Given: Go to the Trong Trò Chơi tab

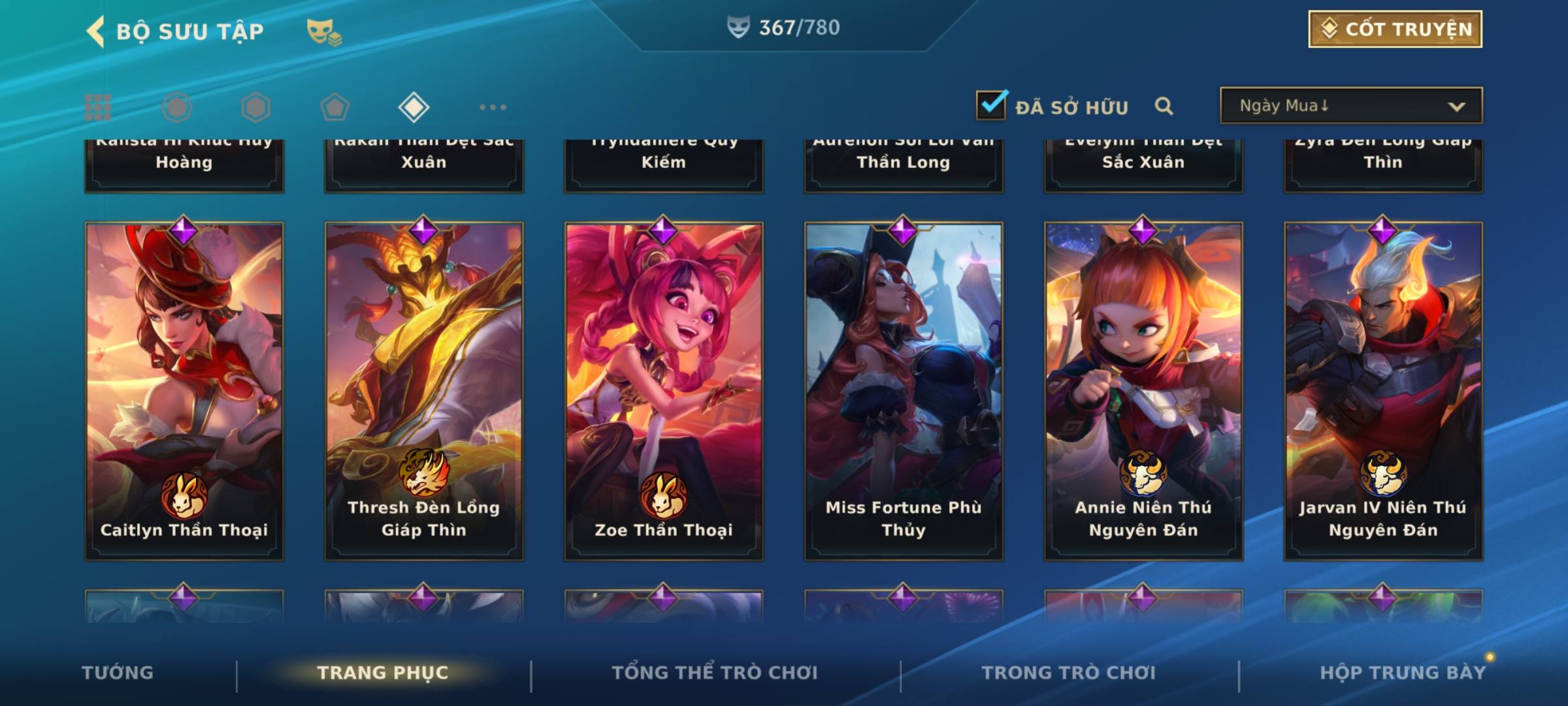Looking at the screenshot, I should point(1069,673).
